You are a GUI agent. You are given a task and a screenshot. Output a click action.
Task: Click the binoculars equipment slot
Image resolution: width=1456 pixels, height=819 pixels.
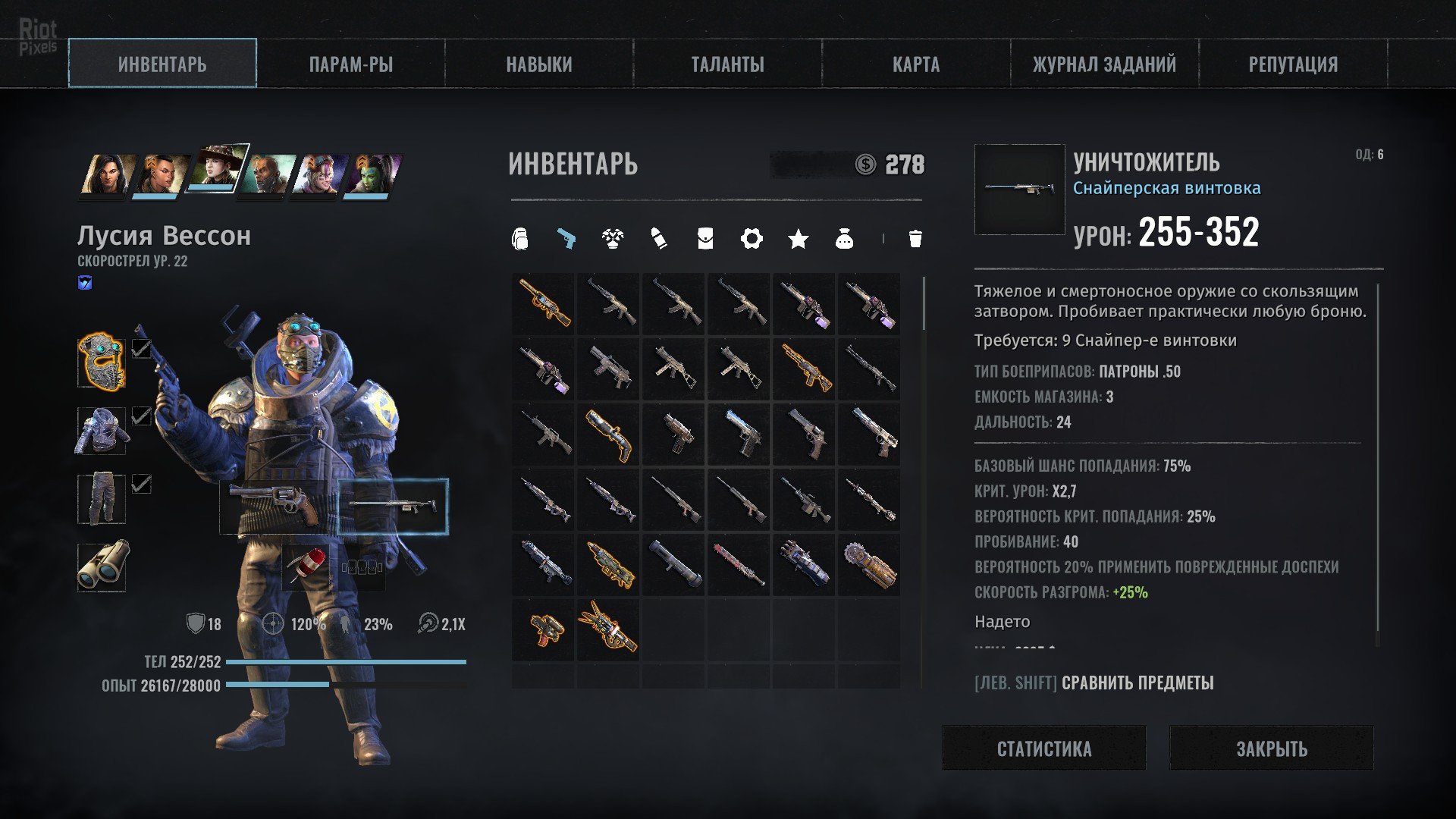[x=102, y=566]
